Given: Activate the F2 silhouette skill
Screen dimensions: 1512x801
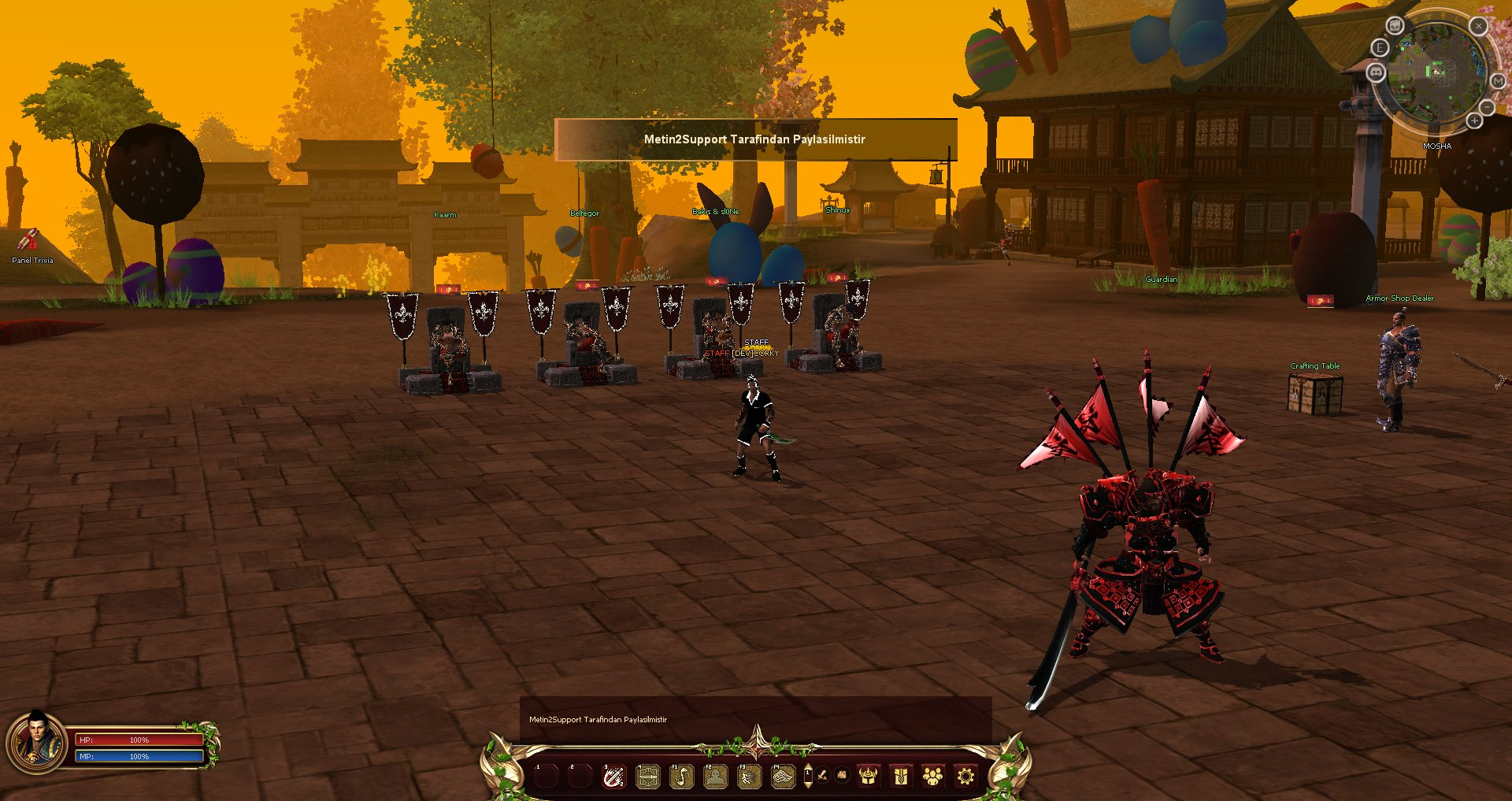Looking at the screenshot, I should (x=715, y=777).
